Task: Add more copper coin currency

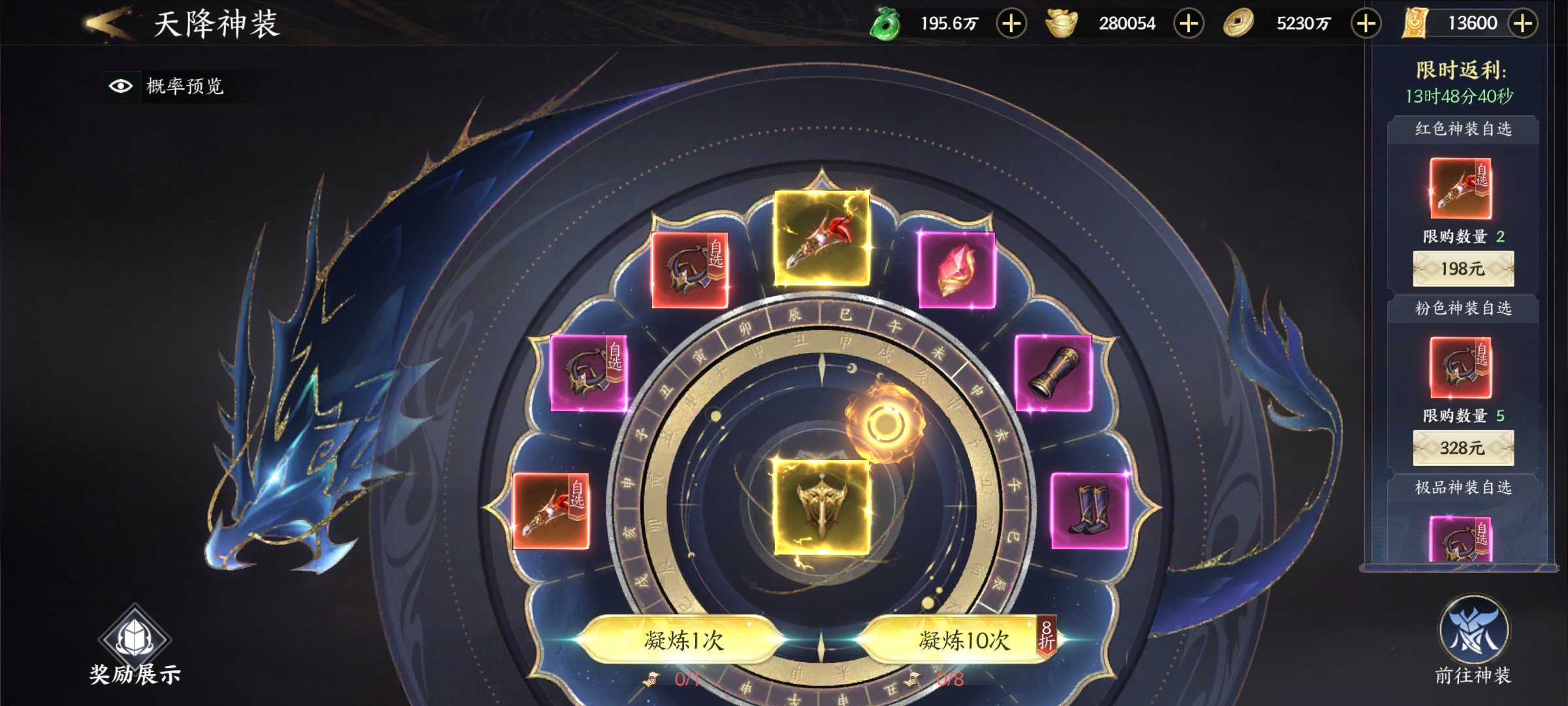Action: tap(1365, 24)
